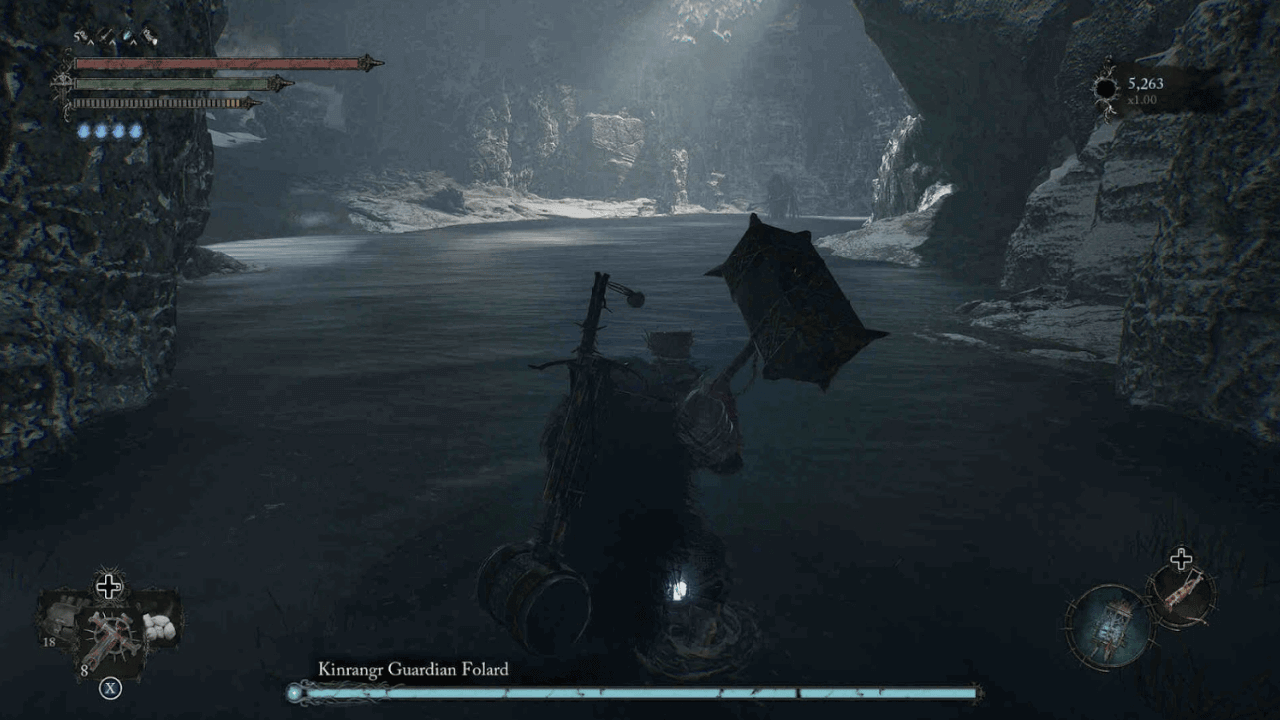Select the first weapon slot icon
Image resolution: width=1280 pixels, height=720 pixels.
(x=82, y=35)
